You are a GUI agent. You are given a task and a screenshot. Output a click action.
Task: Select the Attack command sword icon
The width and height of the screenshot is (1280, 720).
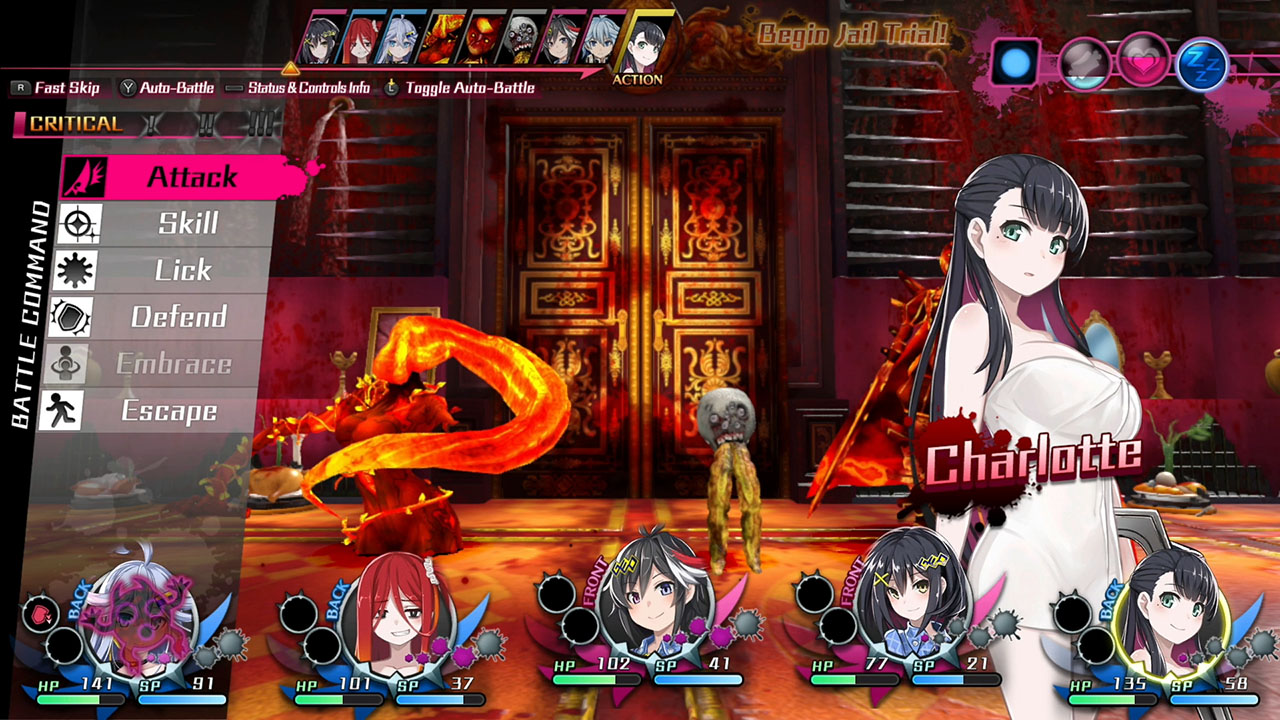83,176
